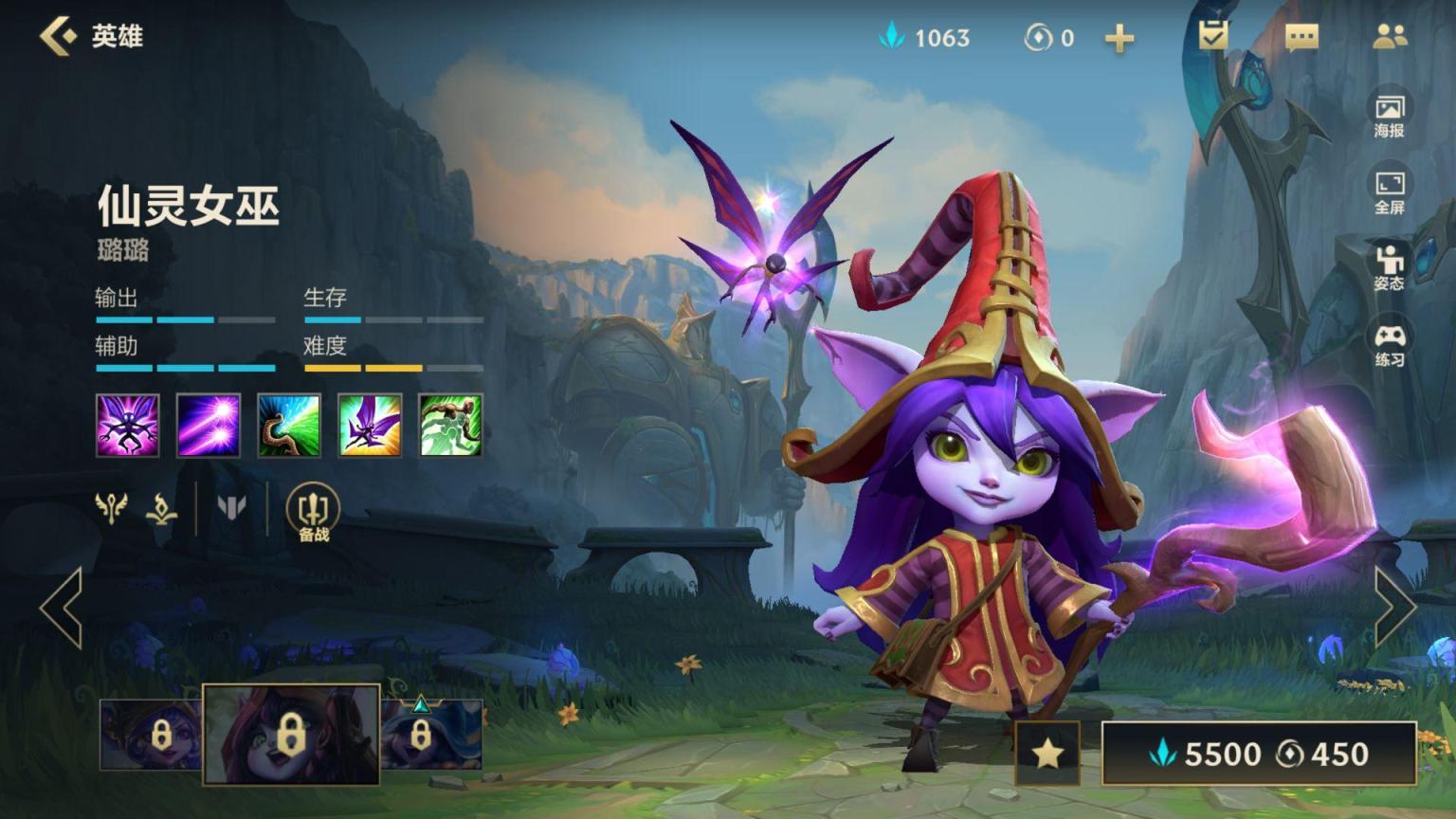Toggle the star favorite button
Viewport: 1456px width, 819px height.
(x=1047, y=754)
